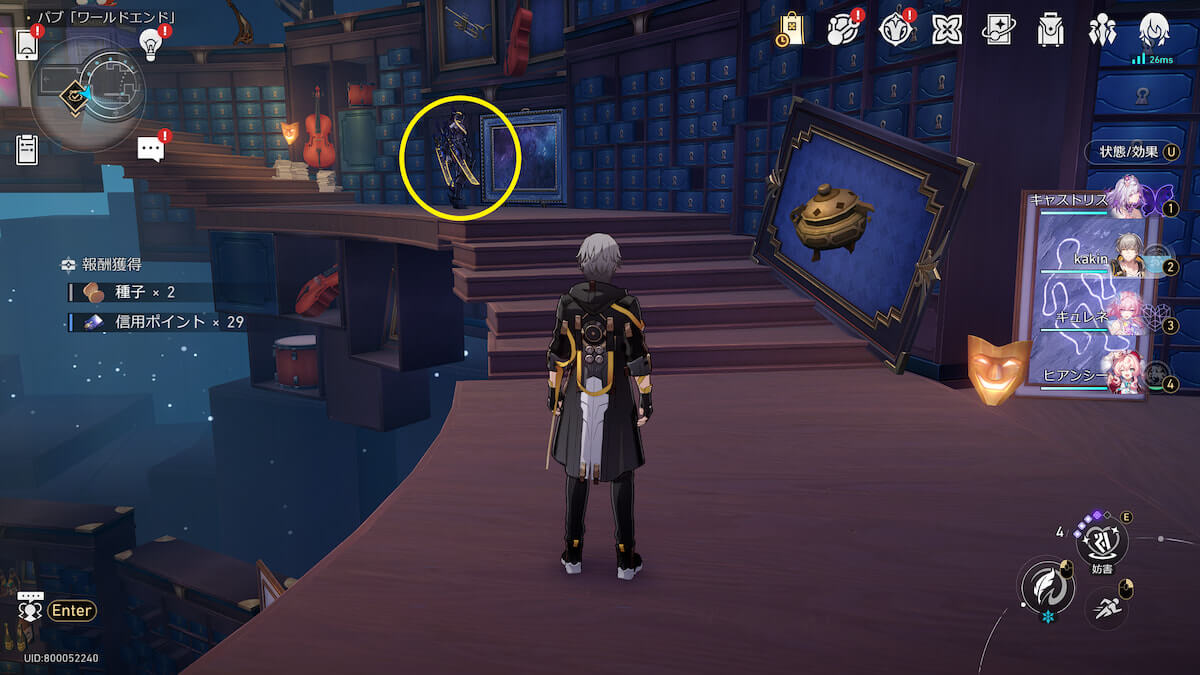Viewport: 1200px width, 675px height.
Task: Toggle the sprint running icon
Action: 1106,606
